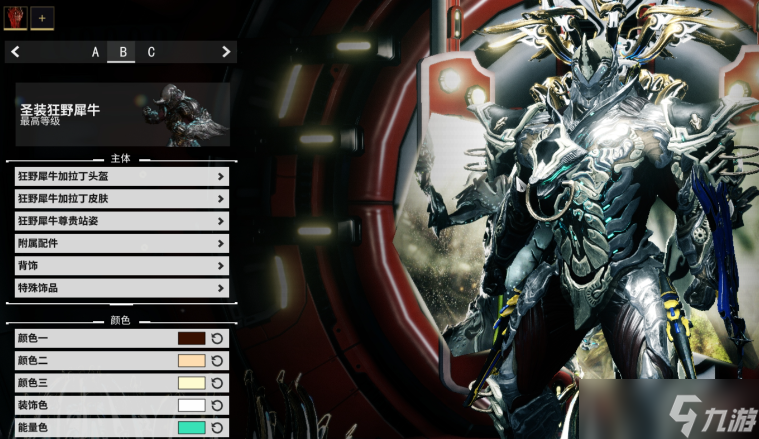The height and width of the screenshot is (439, 759).
Task: Open 狂野犀牛尊贵站姿 animation set
Action: click(122, 221)
